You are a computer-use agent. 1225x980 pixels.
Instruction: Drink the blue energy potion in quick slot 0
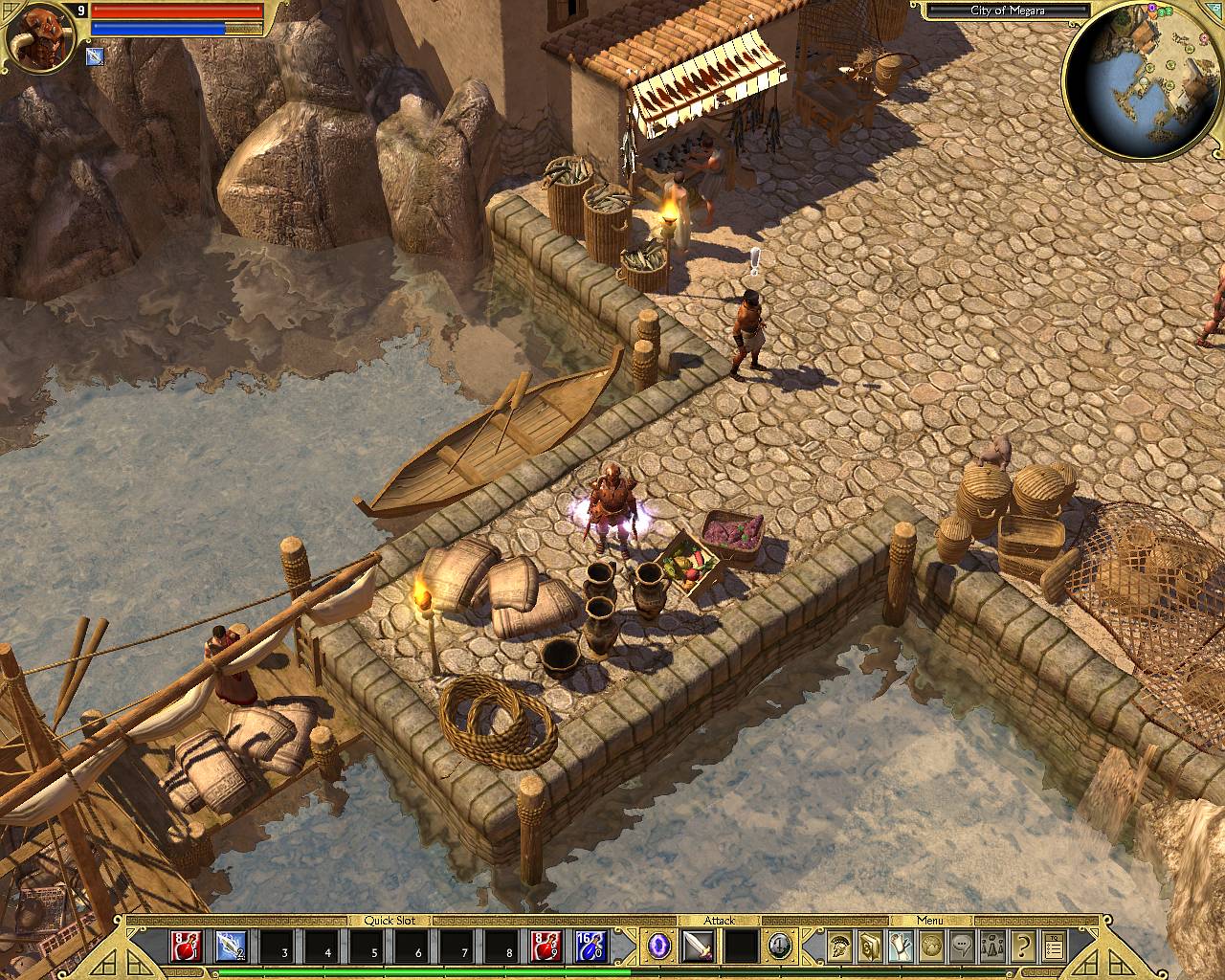click(x=591, y=947)
